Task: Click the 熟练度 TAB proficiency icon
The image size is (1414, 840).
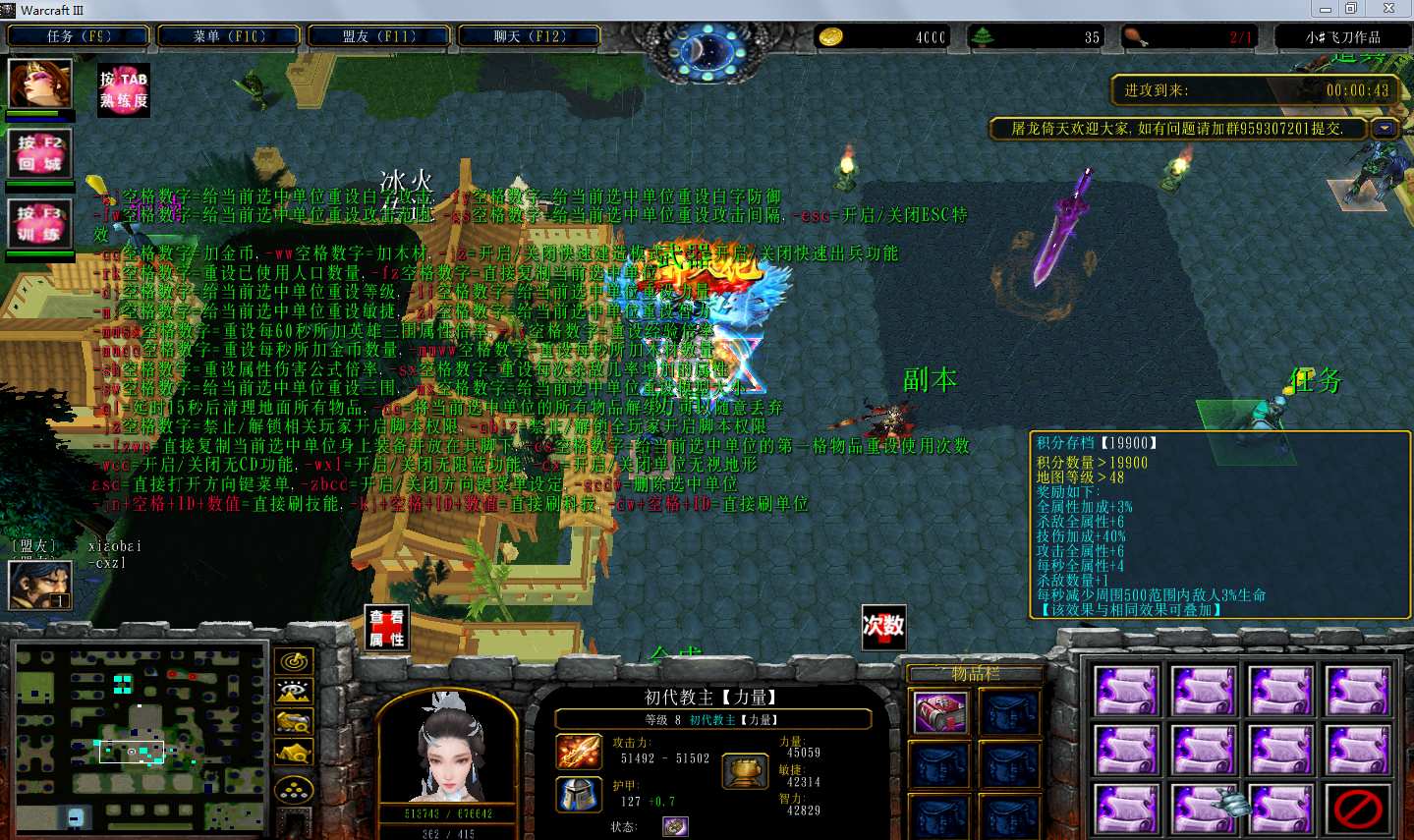Action: click(124, 91)
